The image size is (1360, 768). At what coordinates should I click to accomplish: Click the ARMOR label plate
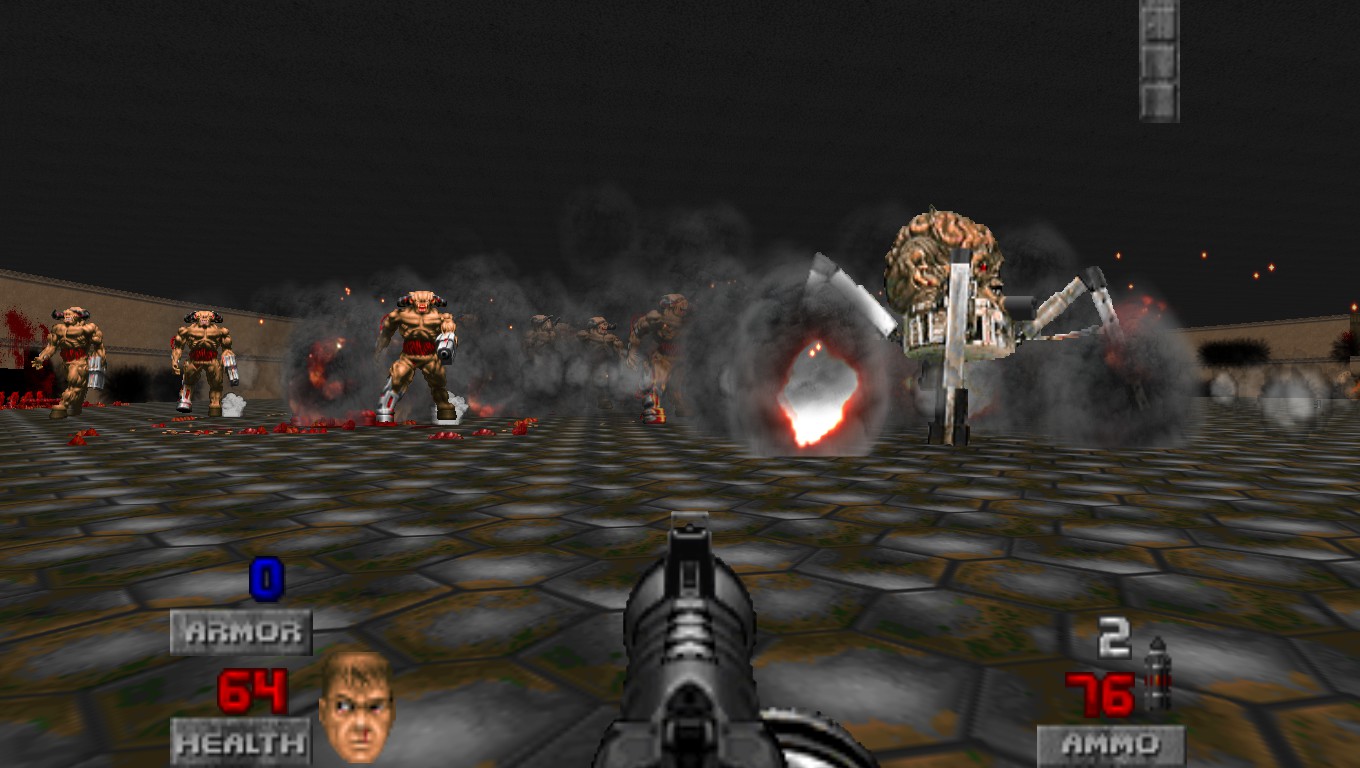point(240,632)
